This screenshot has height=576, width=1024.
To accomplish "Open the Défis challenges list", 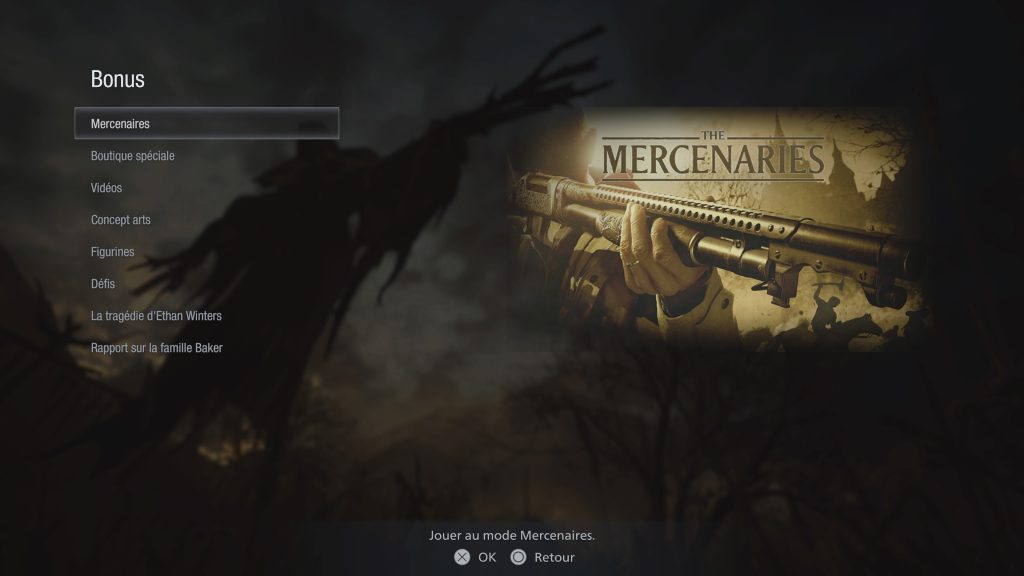I will point(103,284).
